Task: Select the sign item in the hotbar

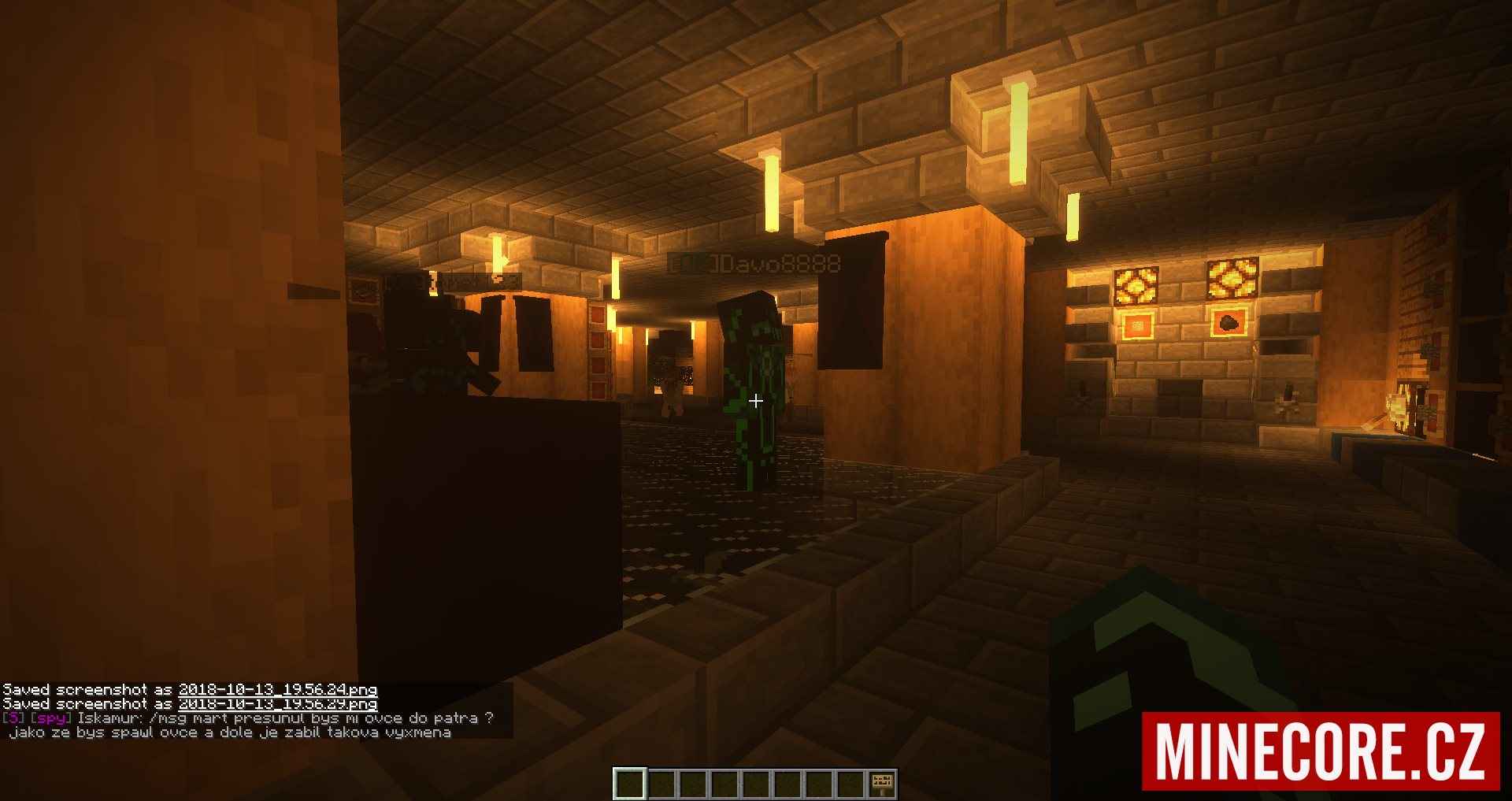Action: tap(881, 783)
